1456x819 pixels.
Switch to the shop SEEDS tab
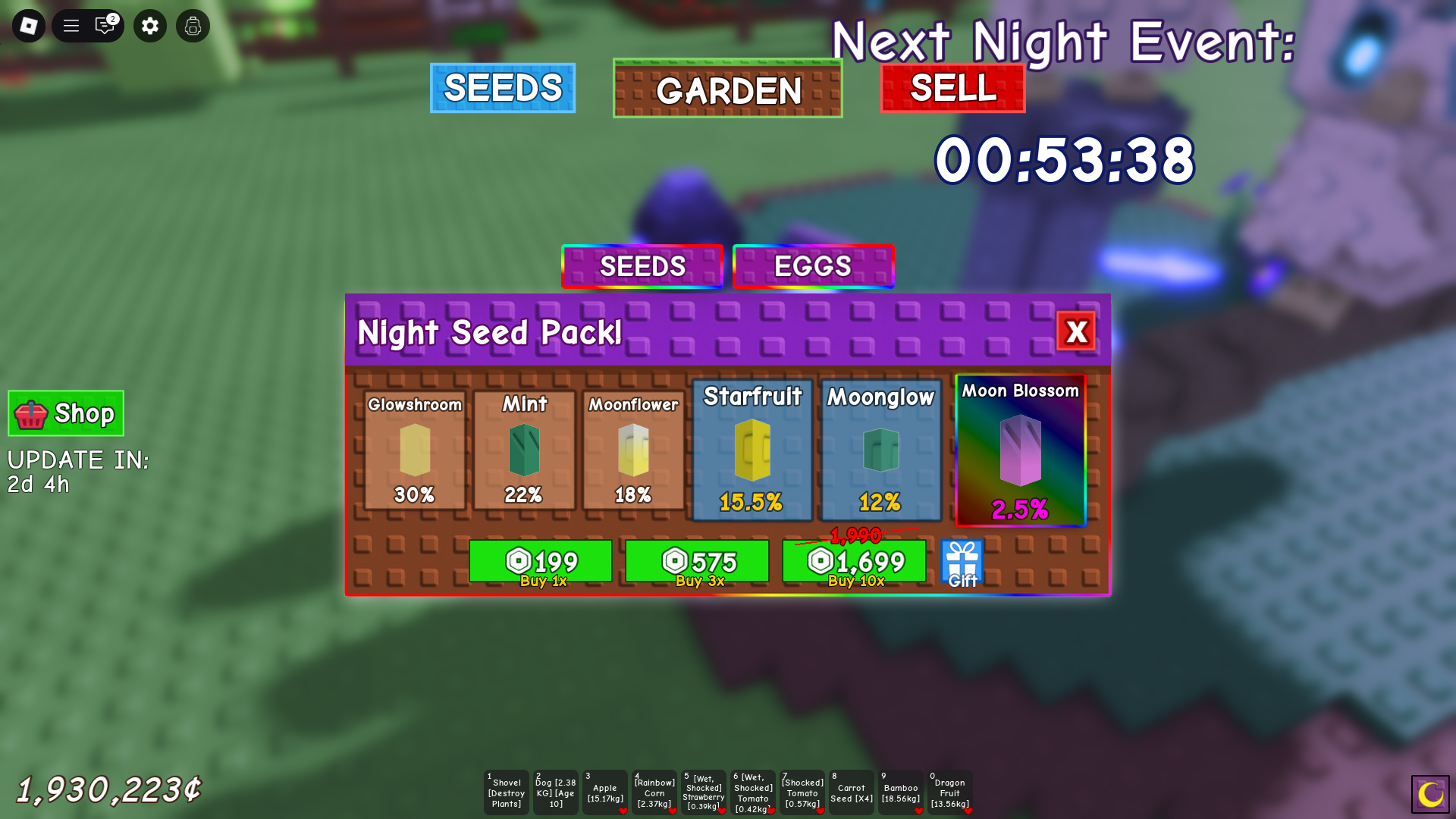[642, 266]
